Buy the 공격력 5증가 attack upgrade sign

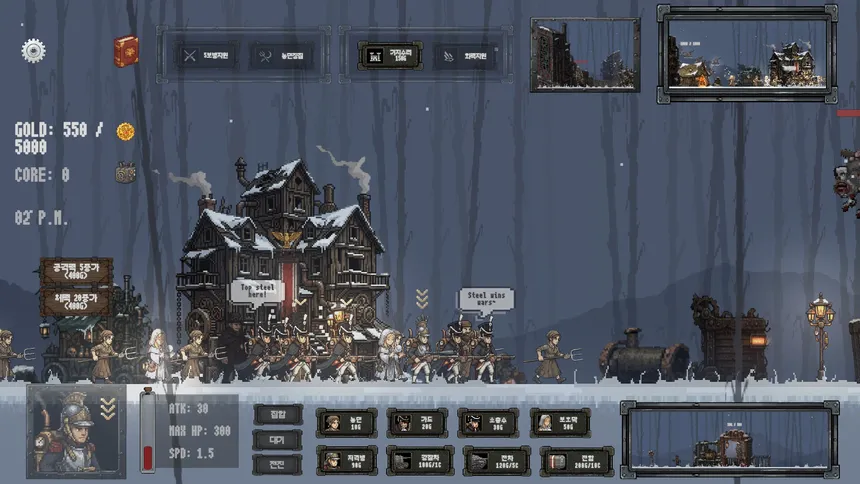click(76, 272)
